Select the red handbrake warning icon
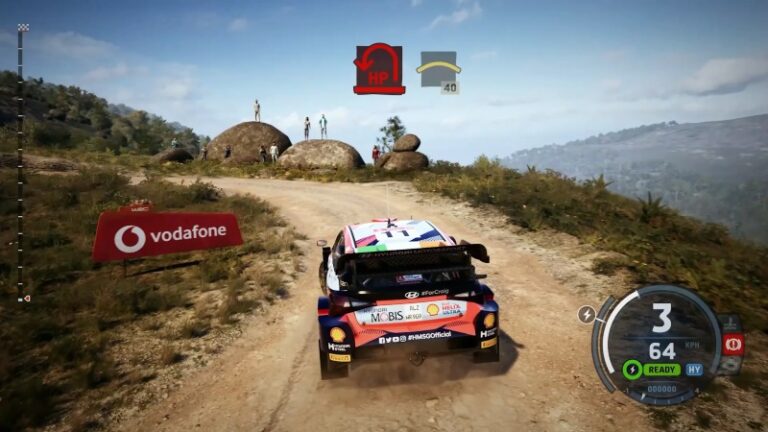 click(733, 344)
